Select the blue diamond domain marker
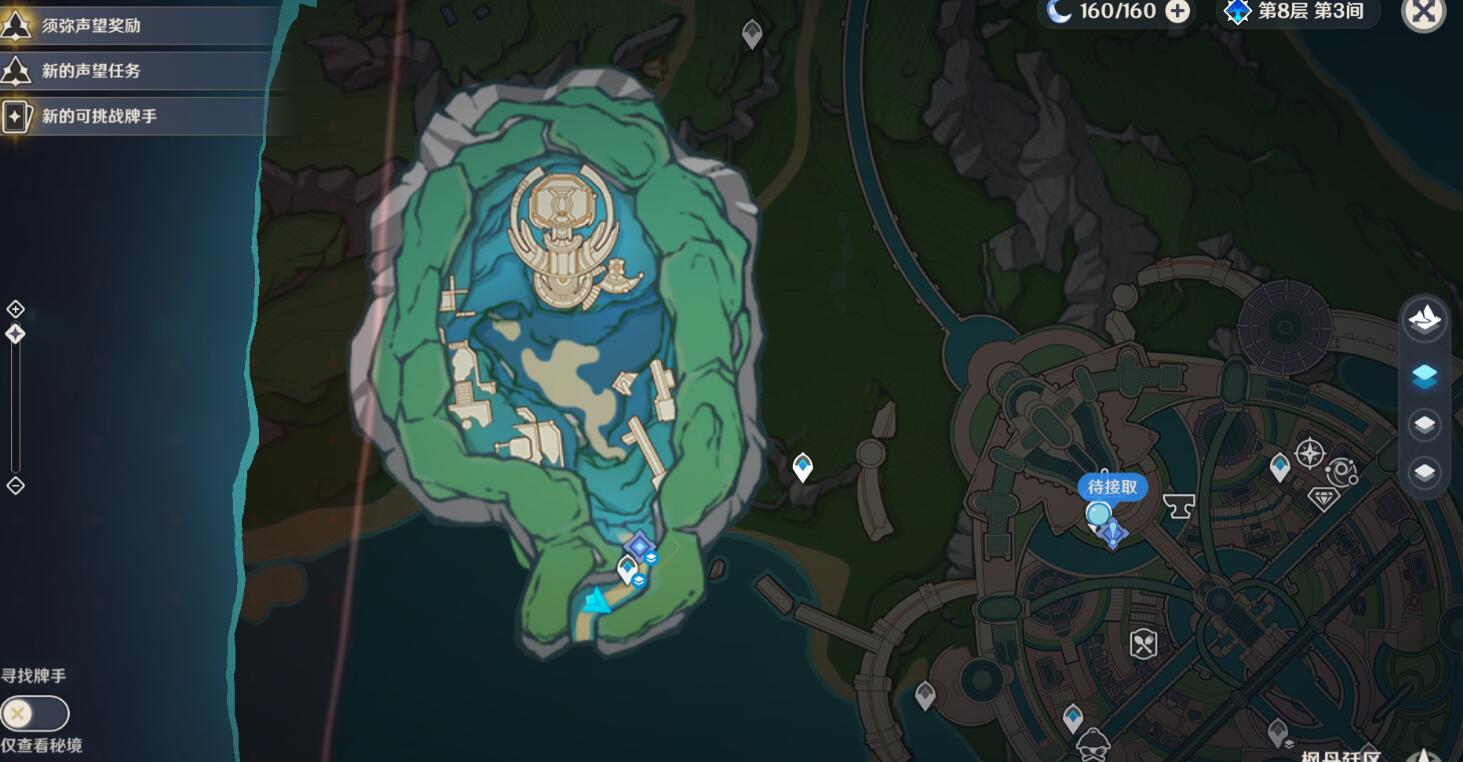Viewport: 1463px width, 762px height. coord(639,546)
